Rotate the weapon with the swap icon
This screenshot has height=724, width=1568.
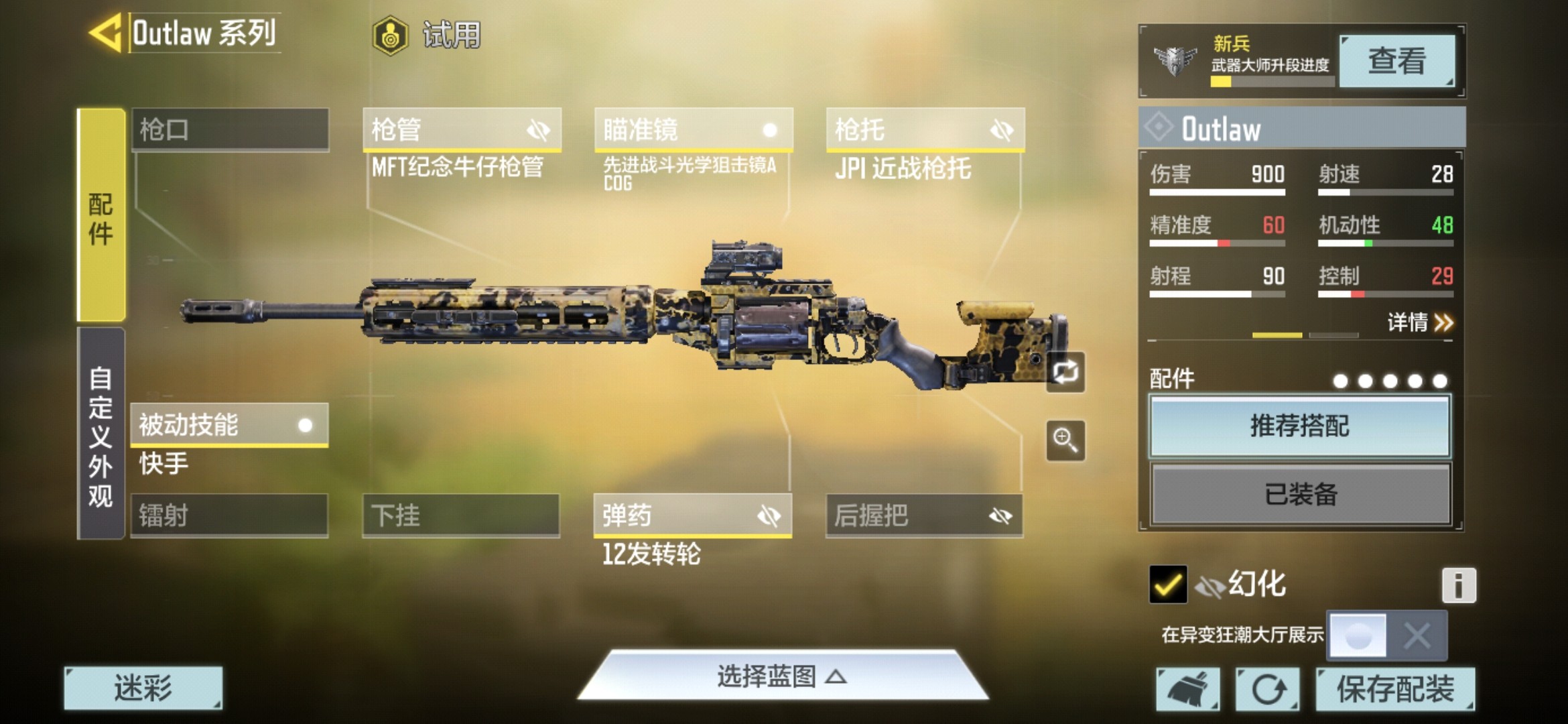1065,372
